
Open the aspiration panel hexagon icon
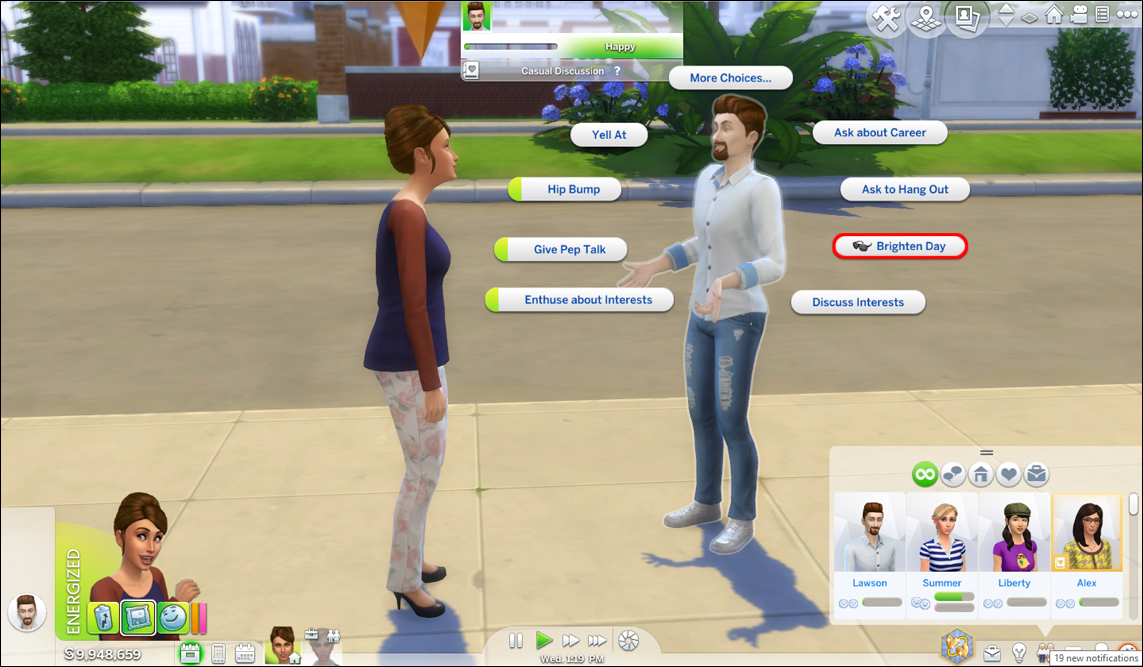(x=957, y=646)
